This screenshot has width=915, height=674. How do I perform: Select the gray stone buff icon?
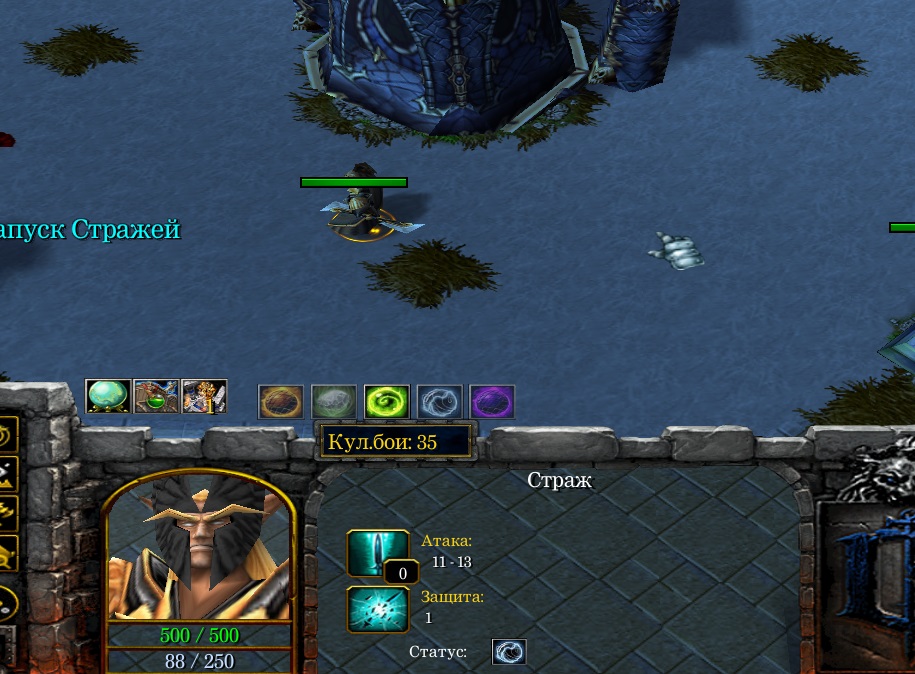[334, 402]
